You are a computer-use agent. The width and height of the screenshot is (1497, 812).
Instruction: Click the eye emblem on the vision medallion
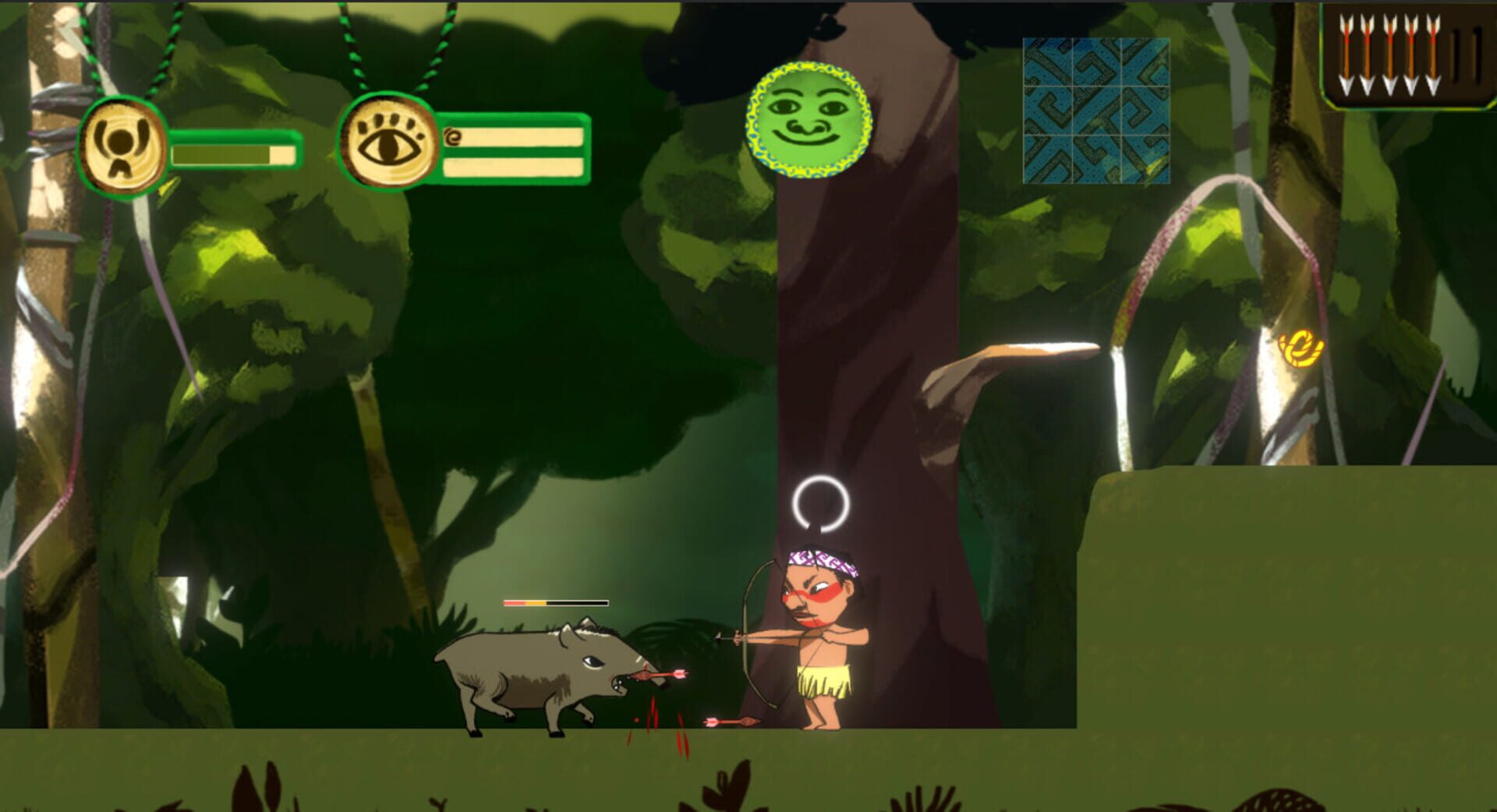tap(389, 143)
